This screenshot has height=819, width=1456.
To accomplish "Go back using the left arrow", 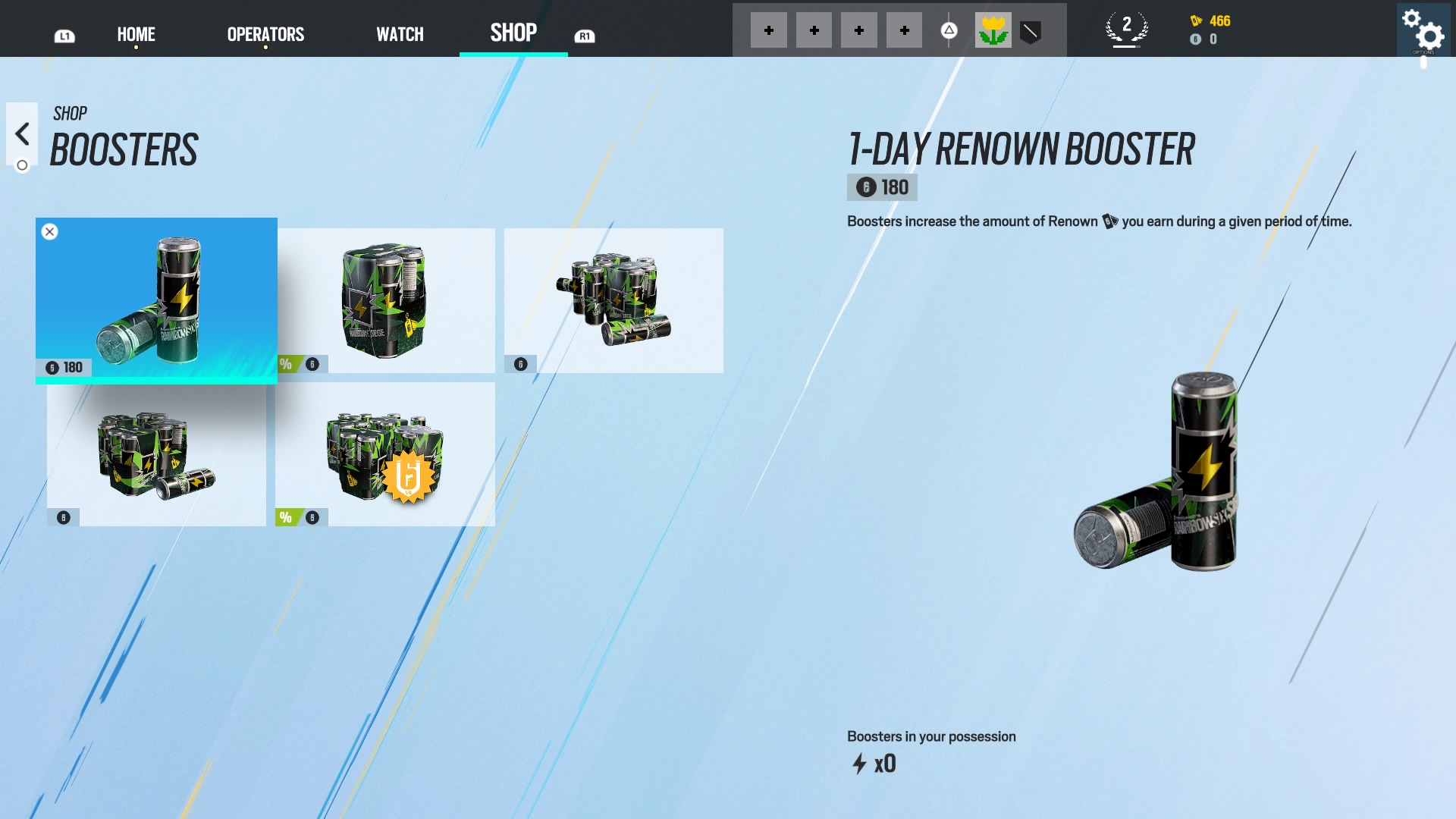I will click(22, 134).
